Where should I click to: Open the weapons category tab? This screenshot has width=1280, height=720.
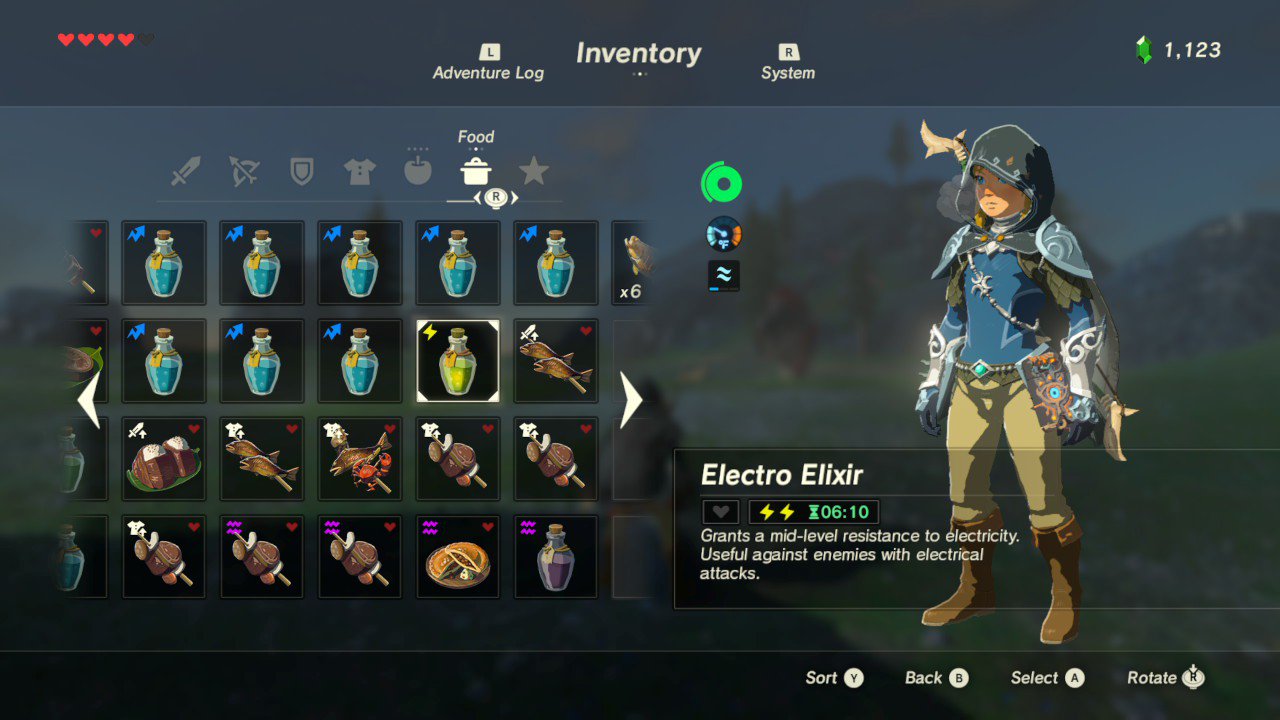186,170
